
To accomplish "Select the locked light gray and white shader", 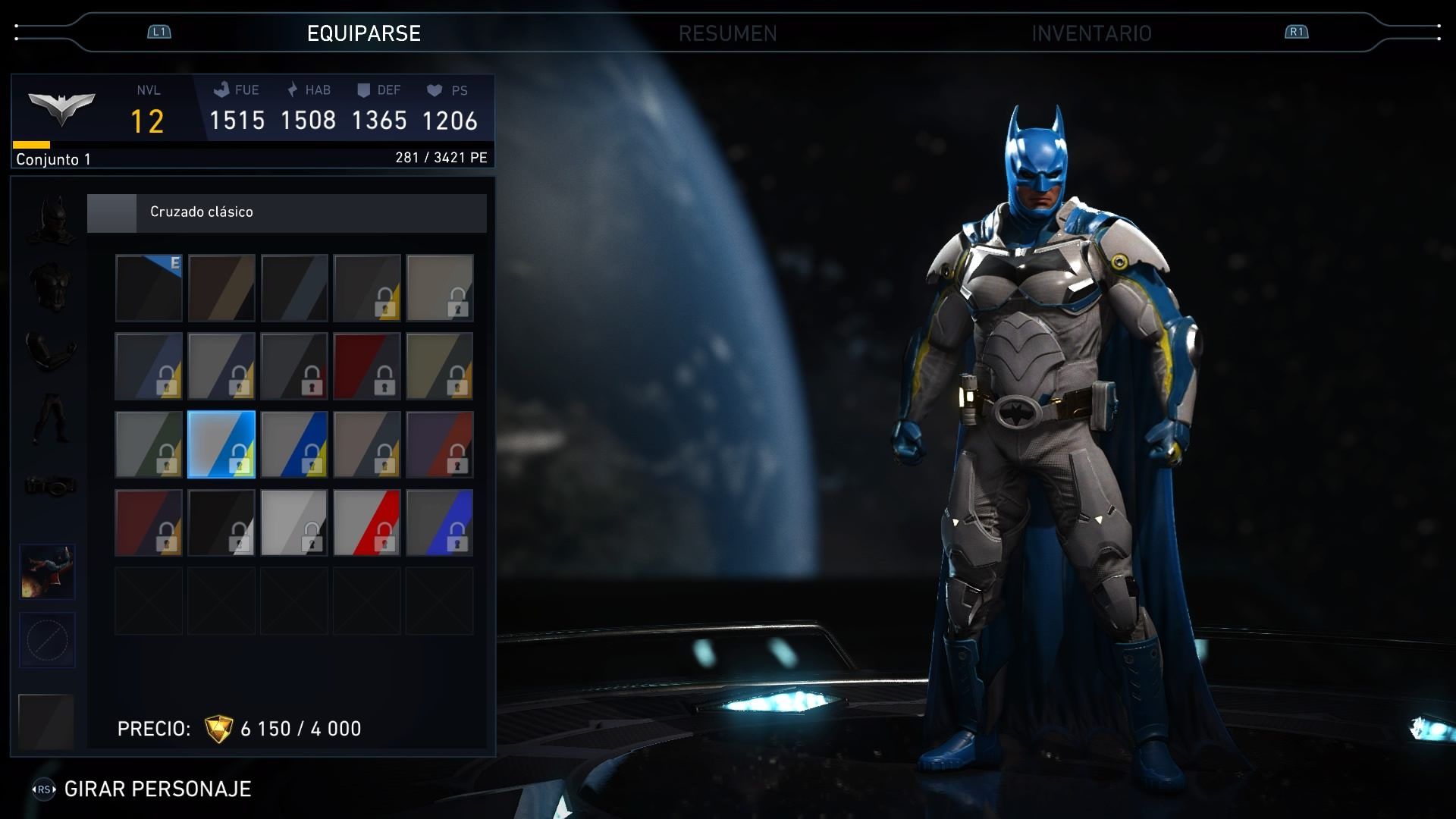I will click(x=294, y=522).
